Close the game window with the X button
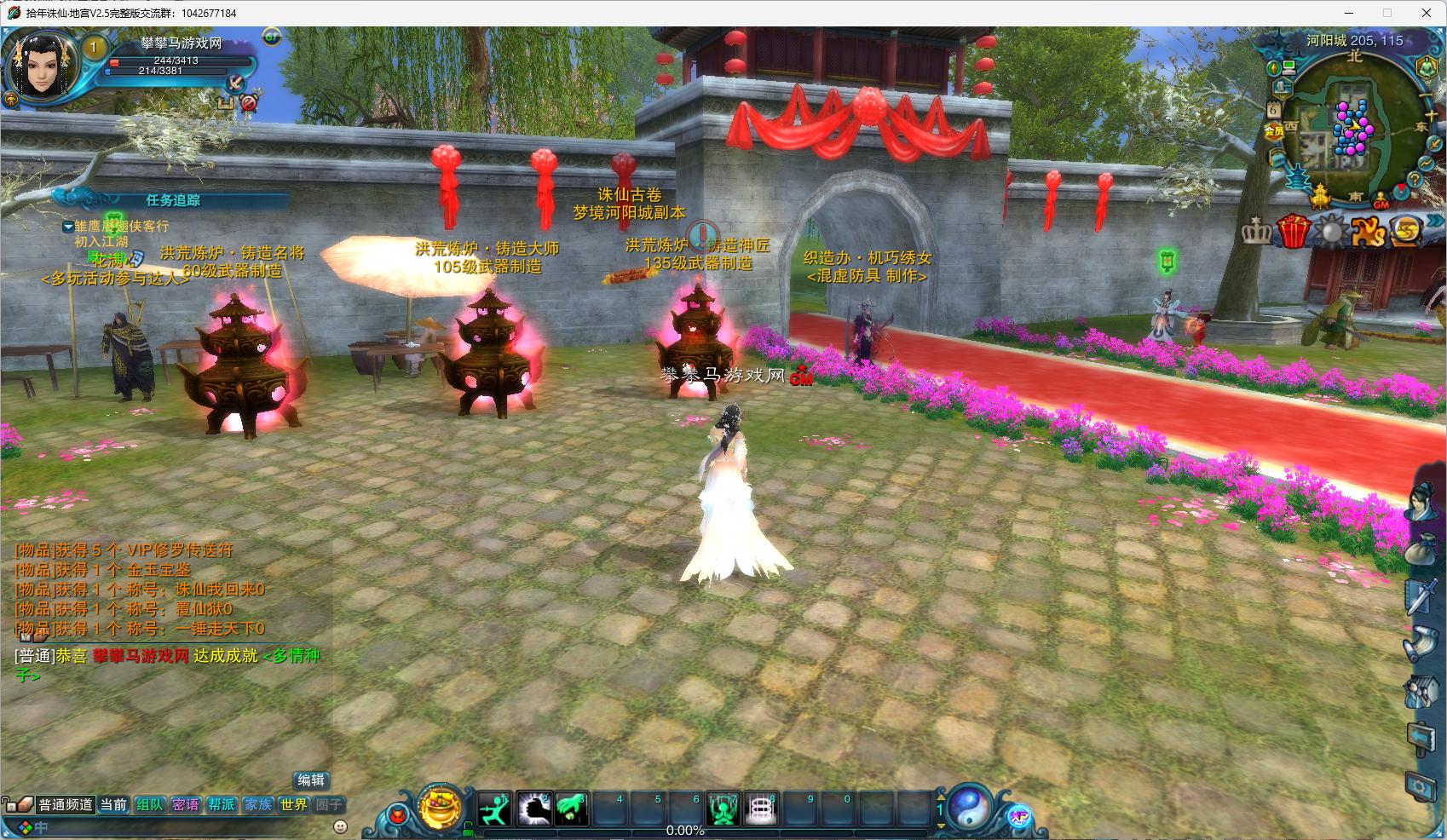 (x=1427, y=13)
